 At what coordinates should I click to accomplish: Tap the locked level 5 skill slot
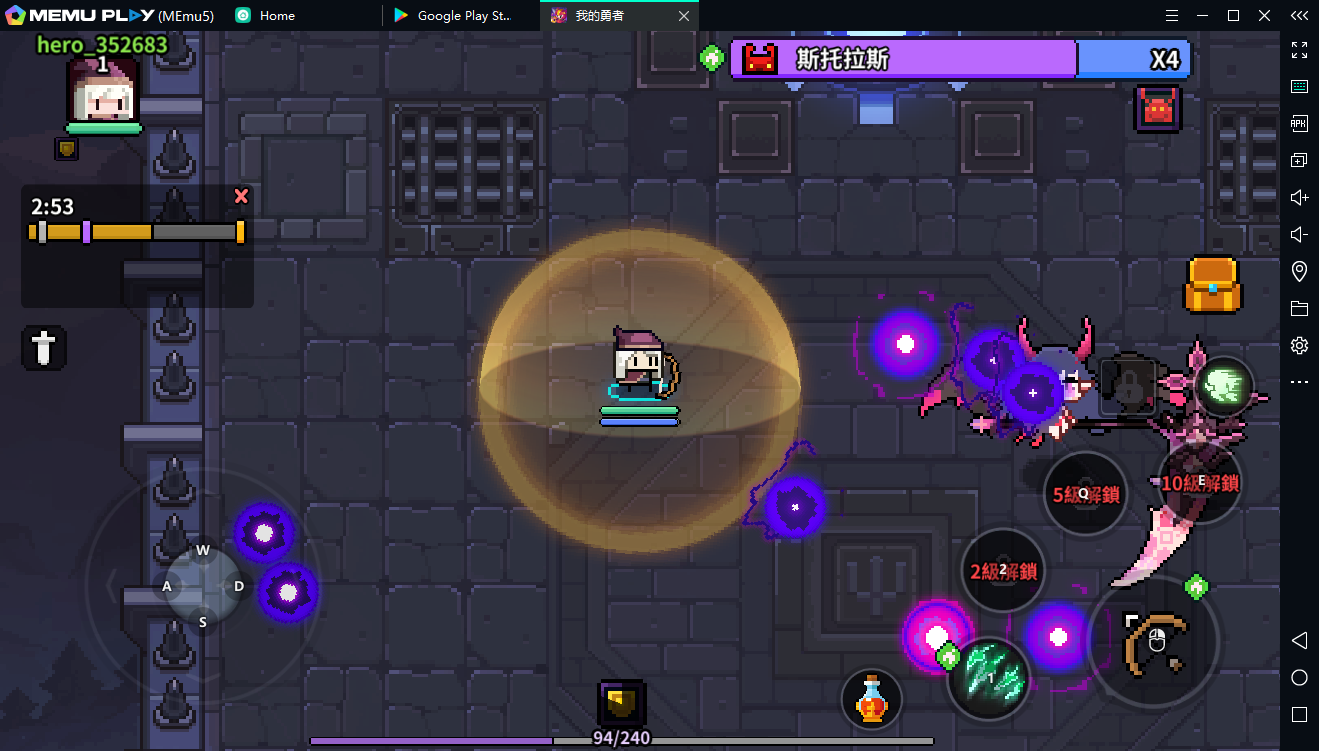pos(1085,494)
